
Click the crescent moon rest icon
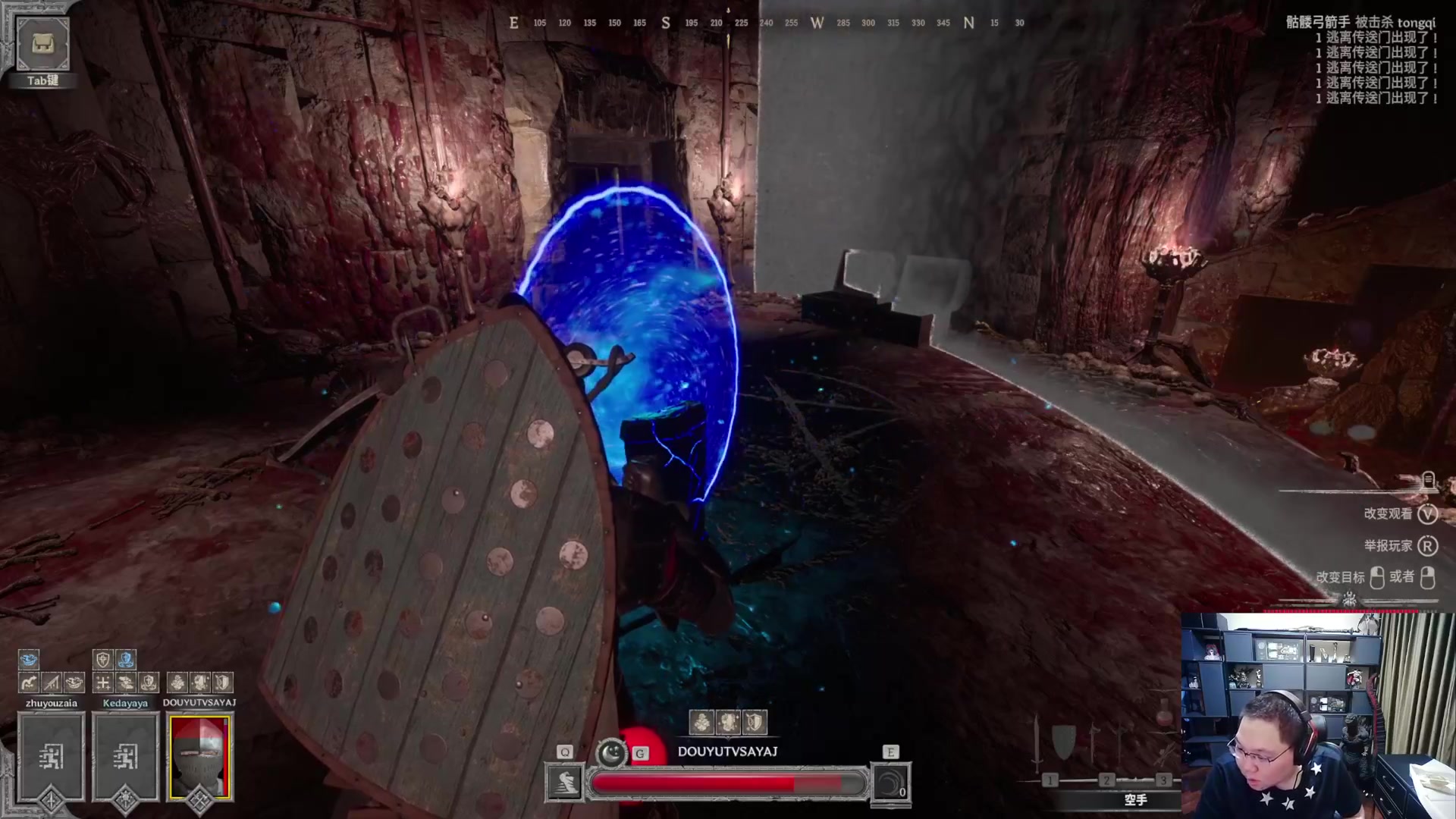pyautogui.click(x=611, y=752)
